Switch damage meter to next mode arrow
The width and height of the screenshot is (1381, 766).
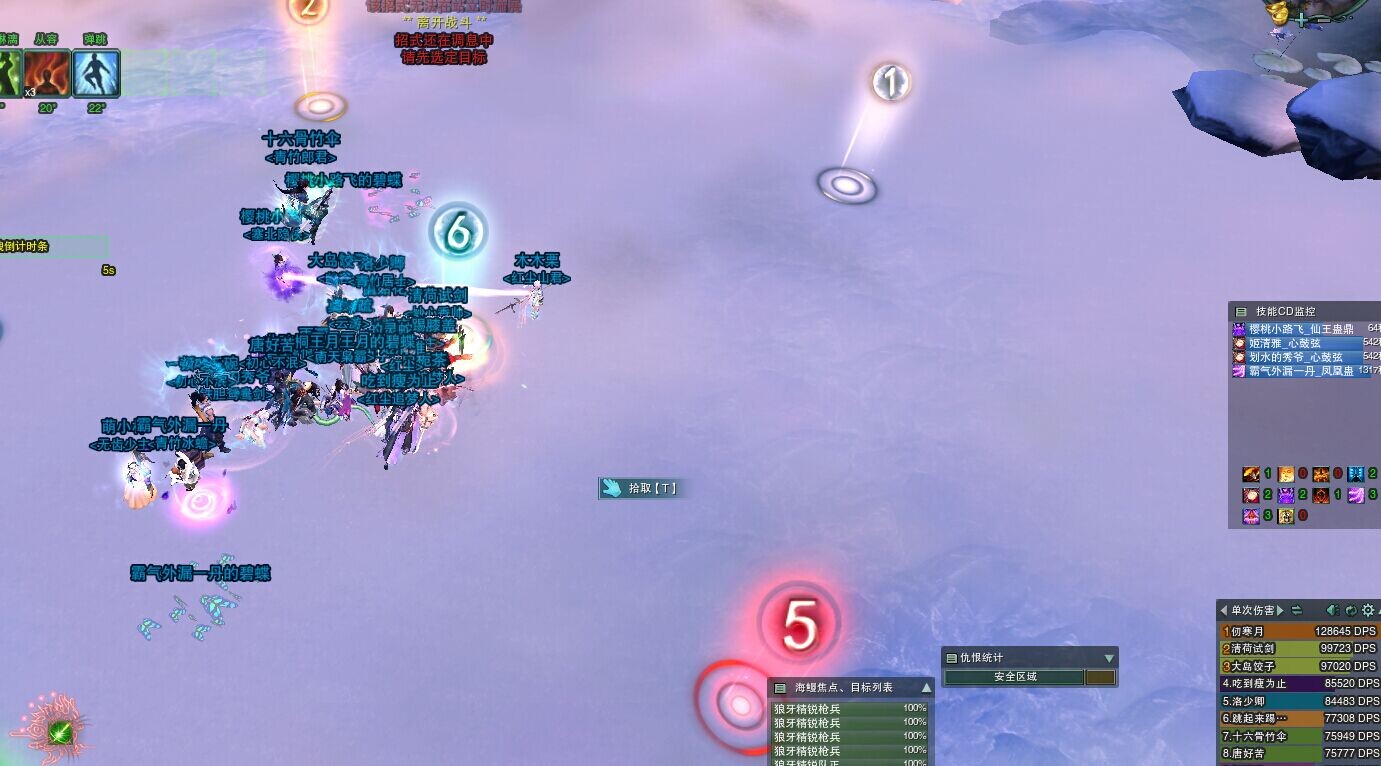(1280, 610)
